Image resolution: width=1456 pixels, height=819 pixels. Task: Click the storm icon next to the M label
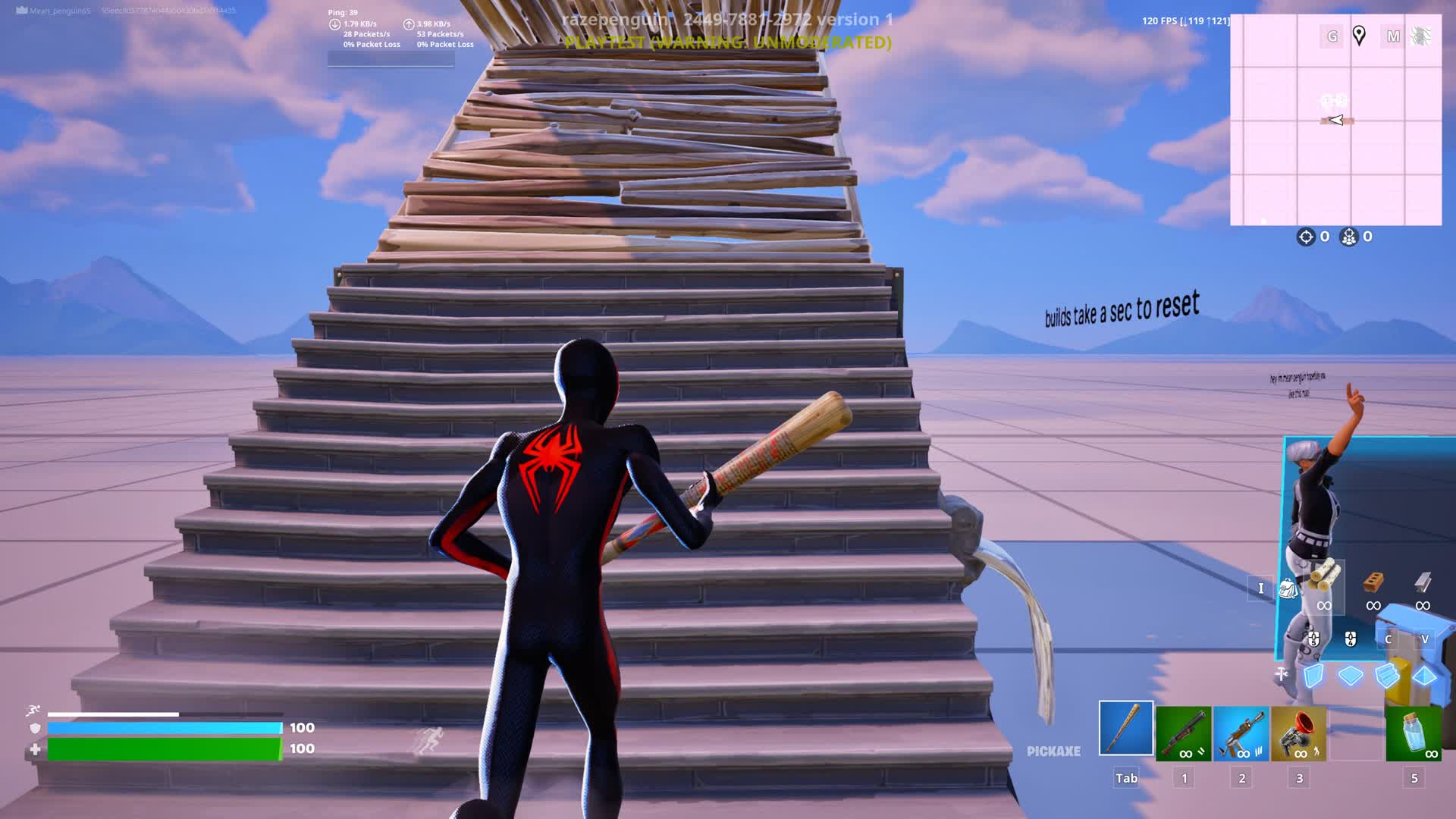tap(1421, 35)
